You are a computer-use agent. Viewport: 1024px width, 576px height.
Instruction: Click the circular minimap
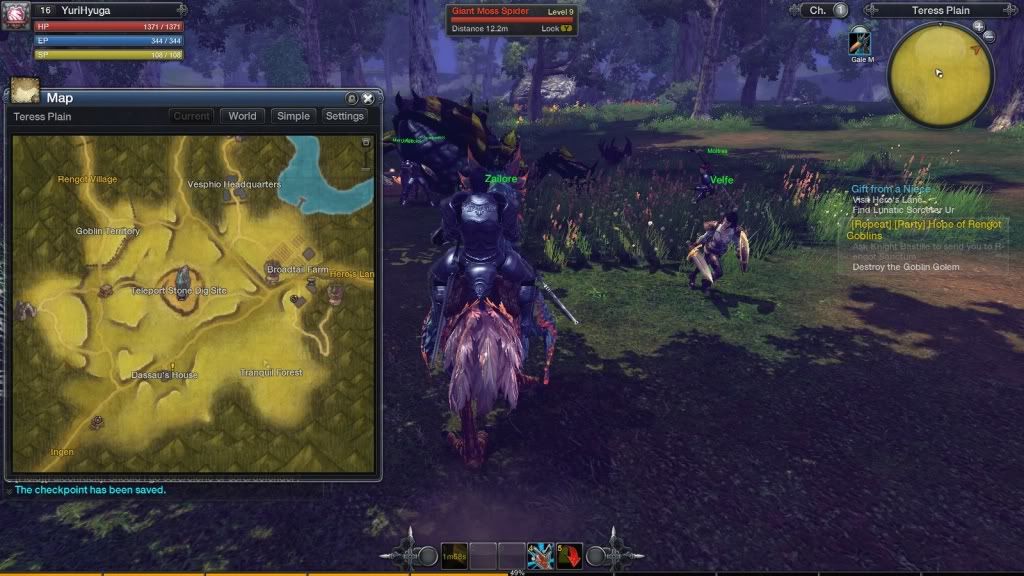939,73
